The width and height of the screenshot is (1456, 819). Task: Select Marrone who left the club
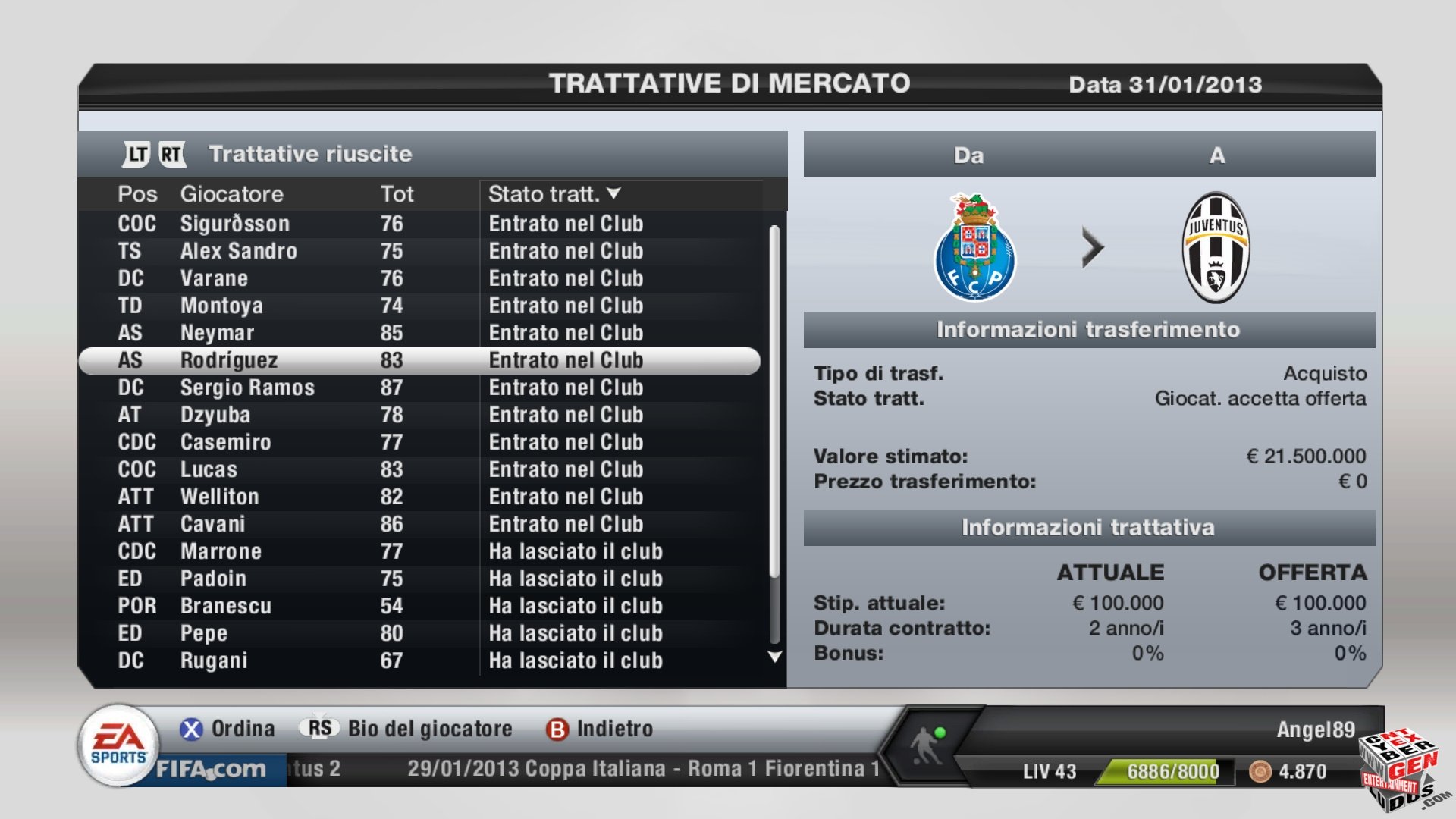click(221, 551)
